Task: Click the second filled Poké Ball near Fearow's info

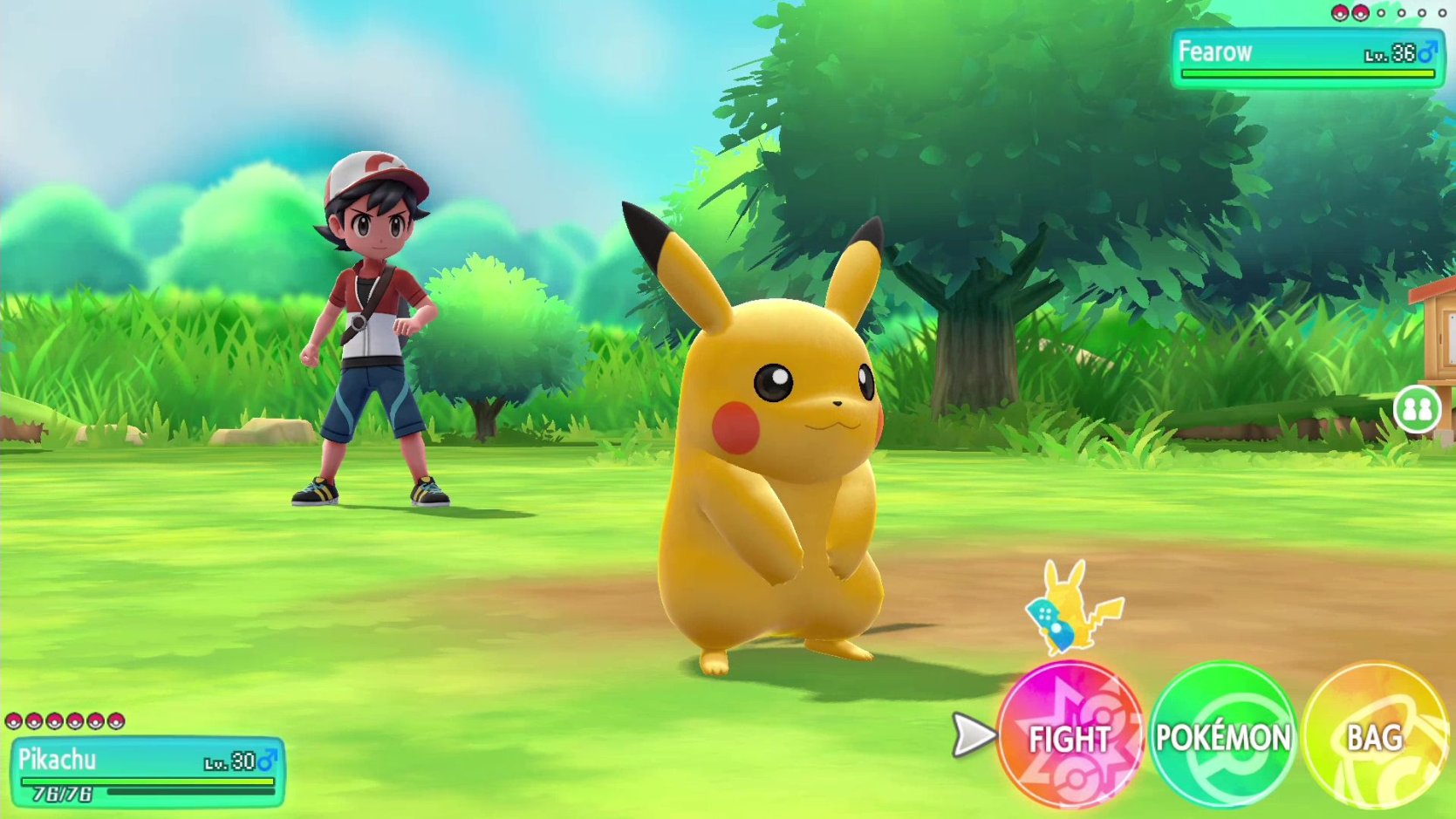Action: 1360,13
